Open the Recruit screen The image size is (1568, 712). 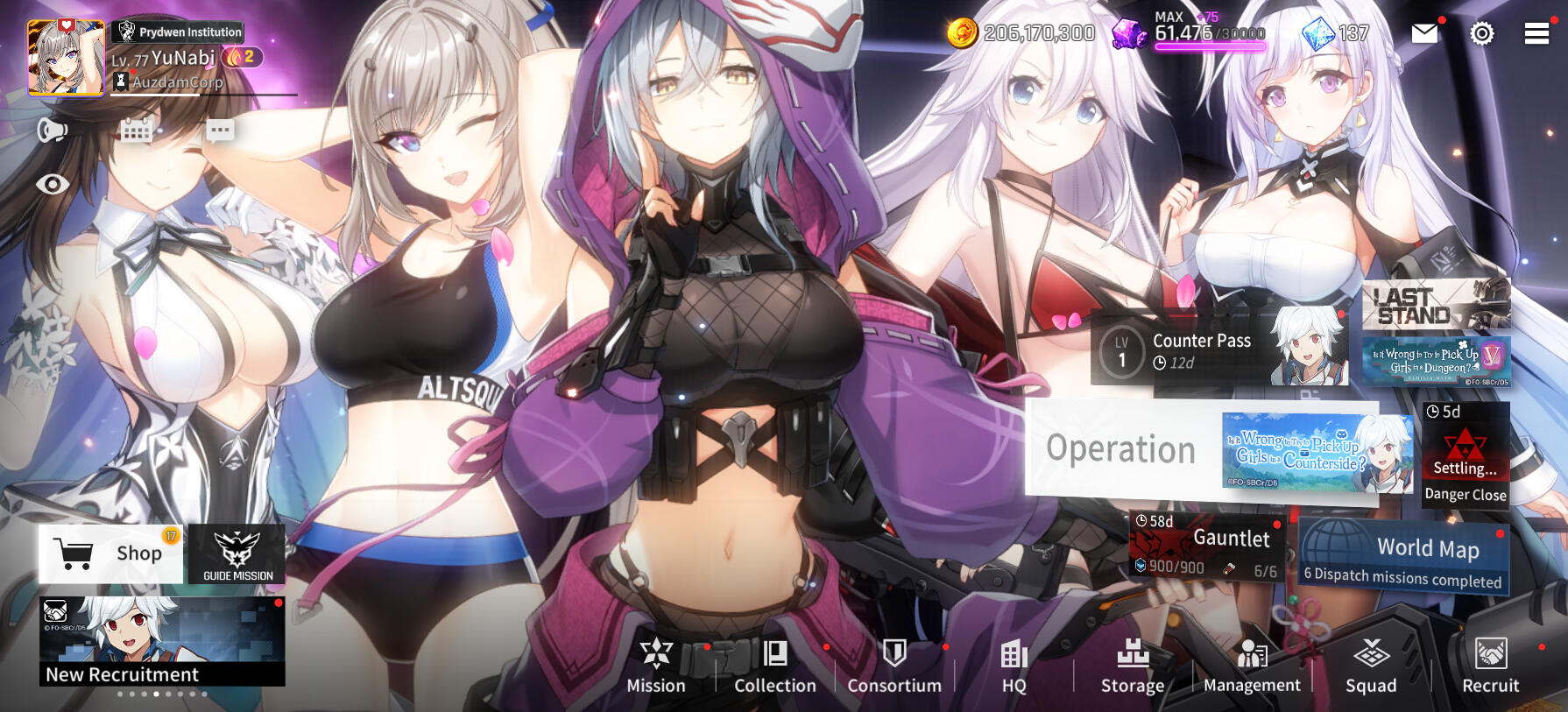(x=1490, y=666)
